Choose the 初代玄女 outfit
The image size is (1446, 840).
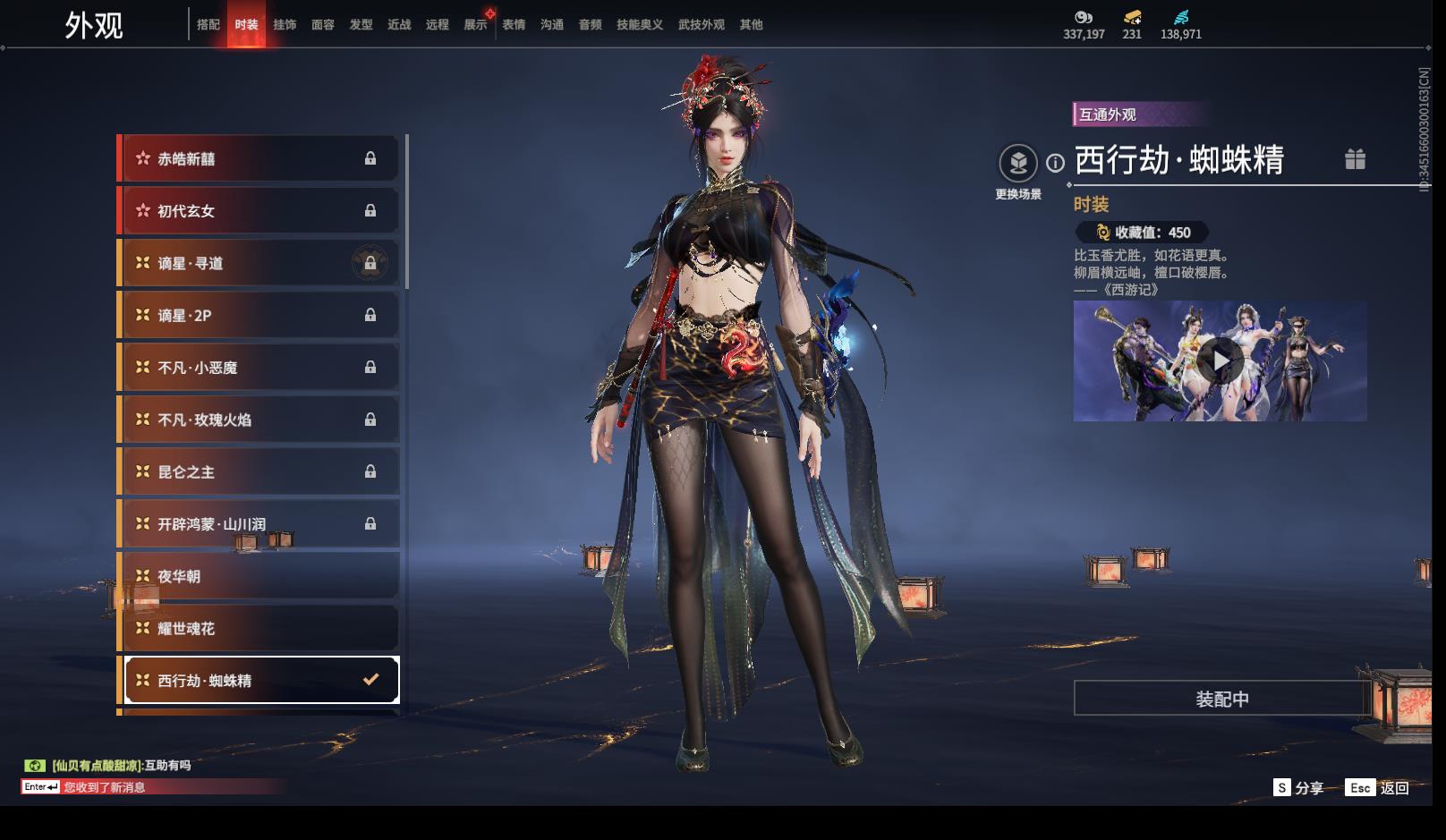(x=259, y=211)
